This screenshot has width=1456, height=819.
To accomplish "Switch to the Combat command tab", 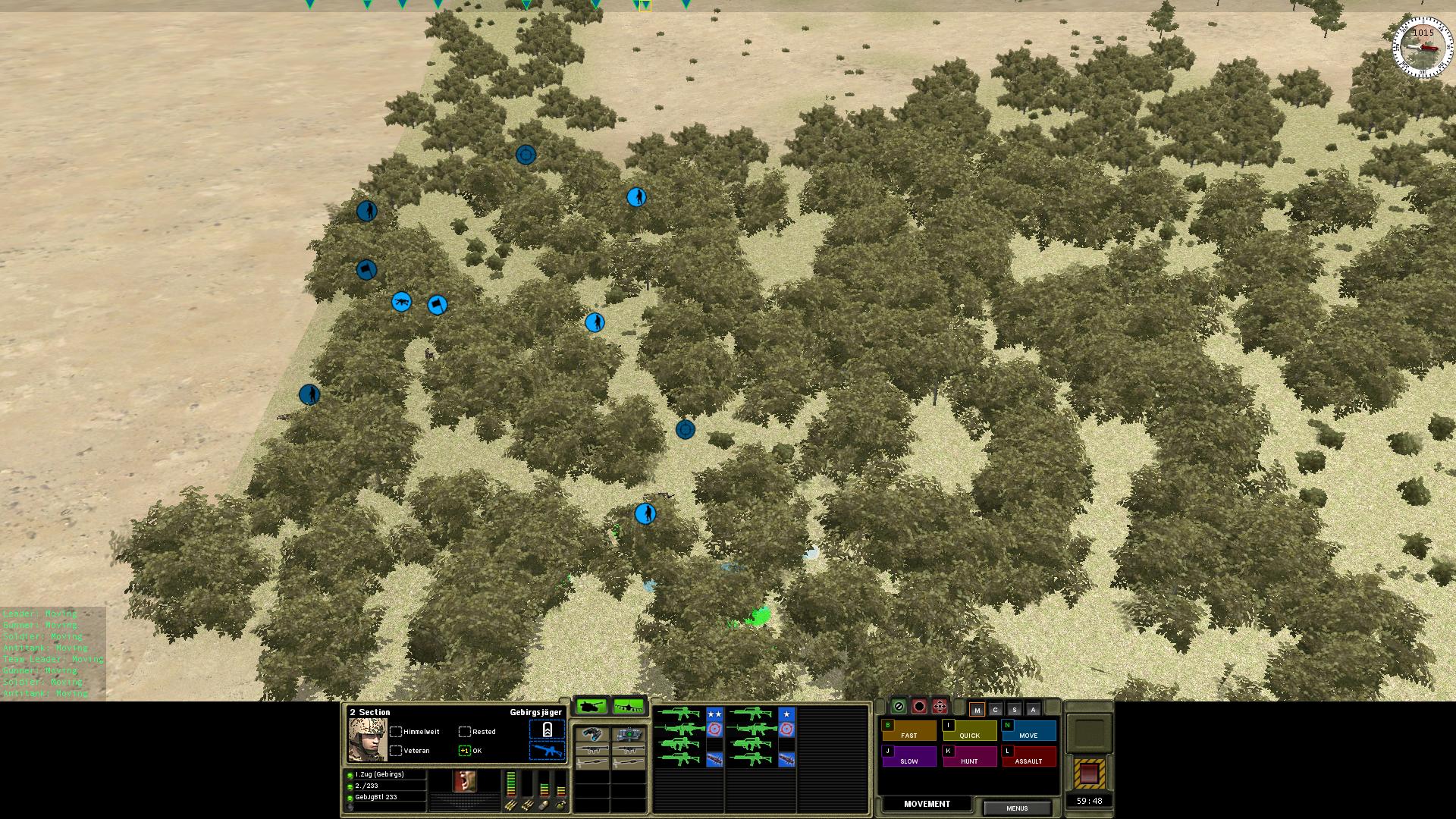I will [995, 710].
